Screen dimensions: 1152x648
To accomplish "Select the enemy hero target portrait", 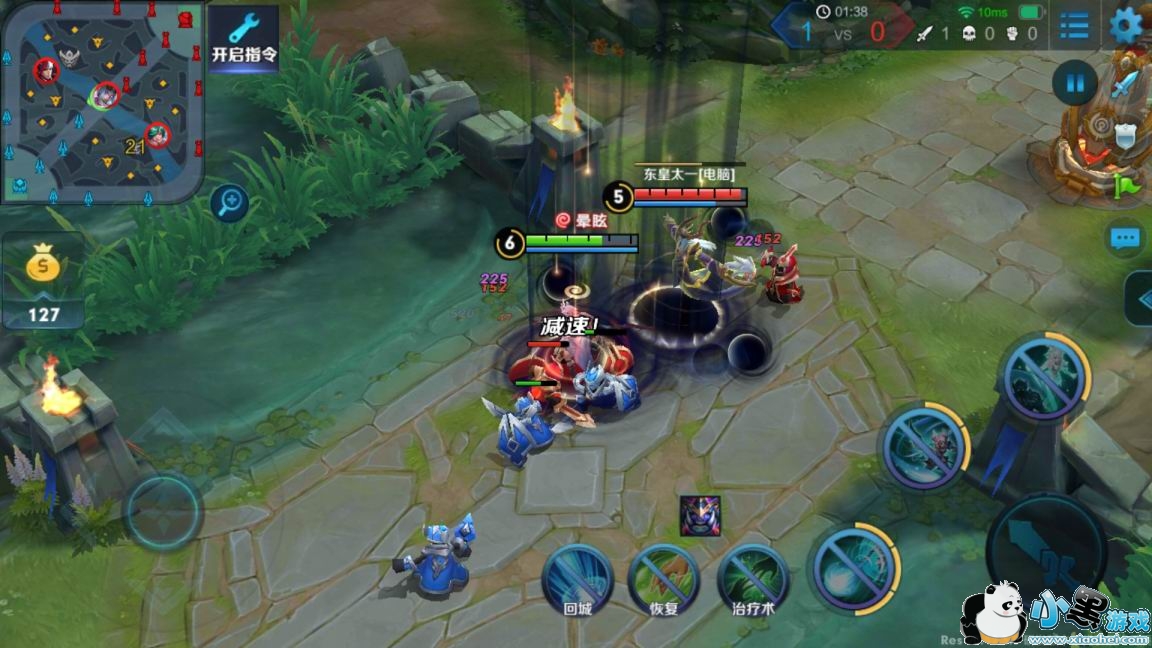I will pos(700,515).
